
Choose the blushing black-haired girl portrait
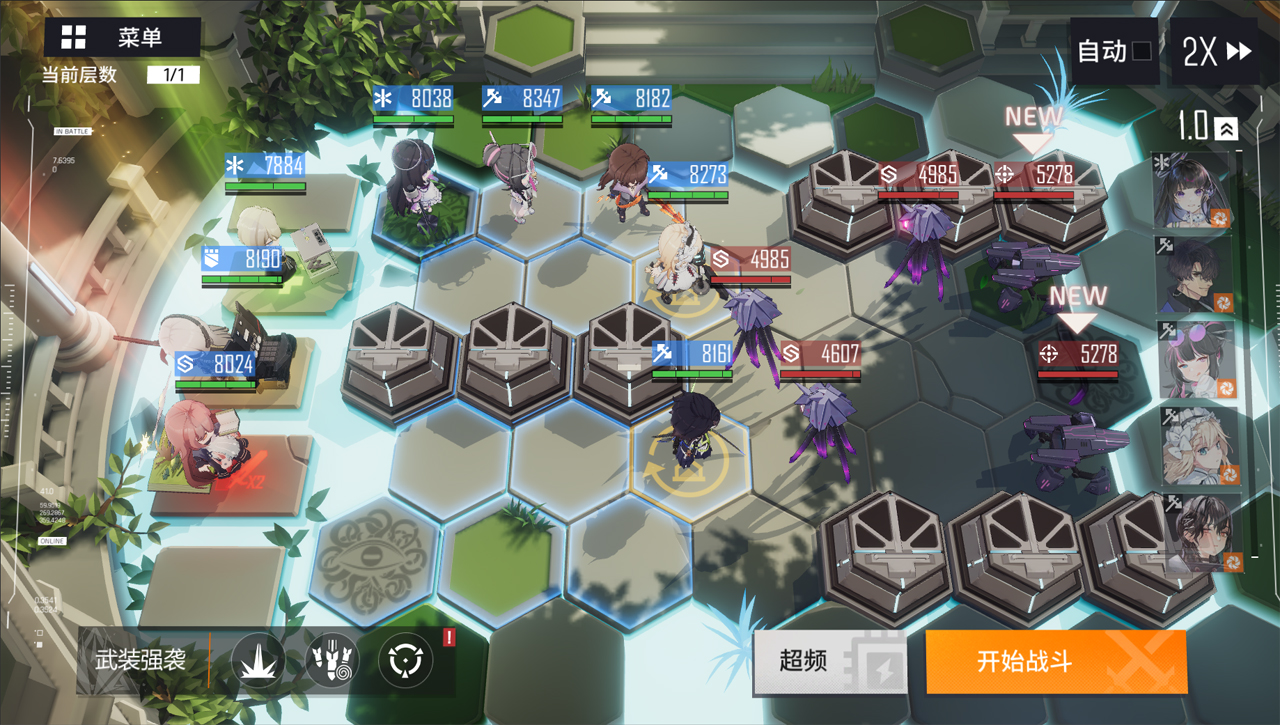coord(1194,532)
